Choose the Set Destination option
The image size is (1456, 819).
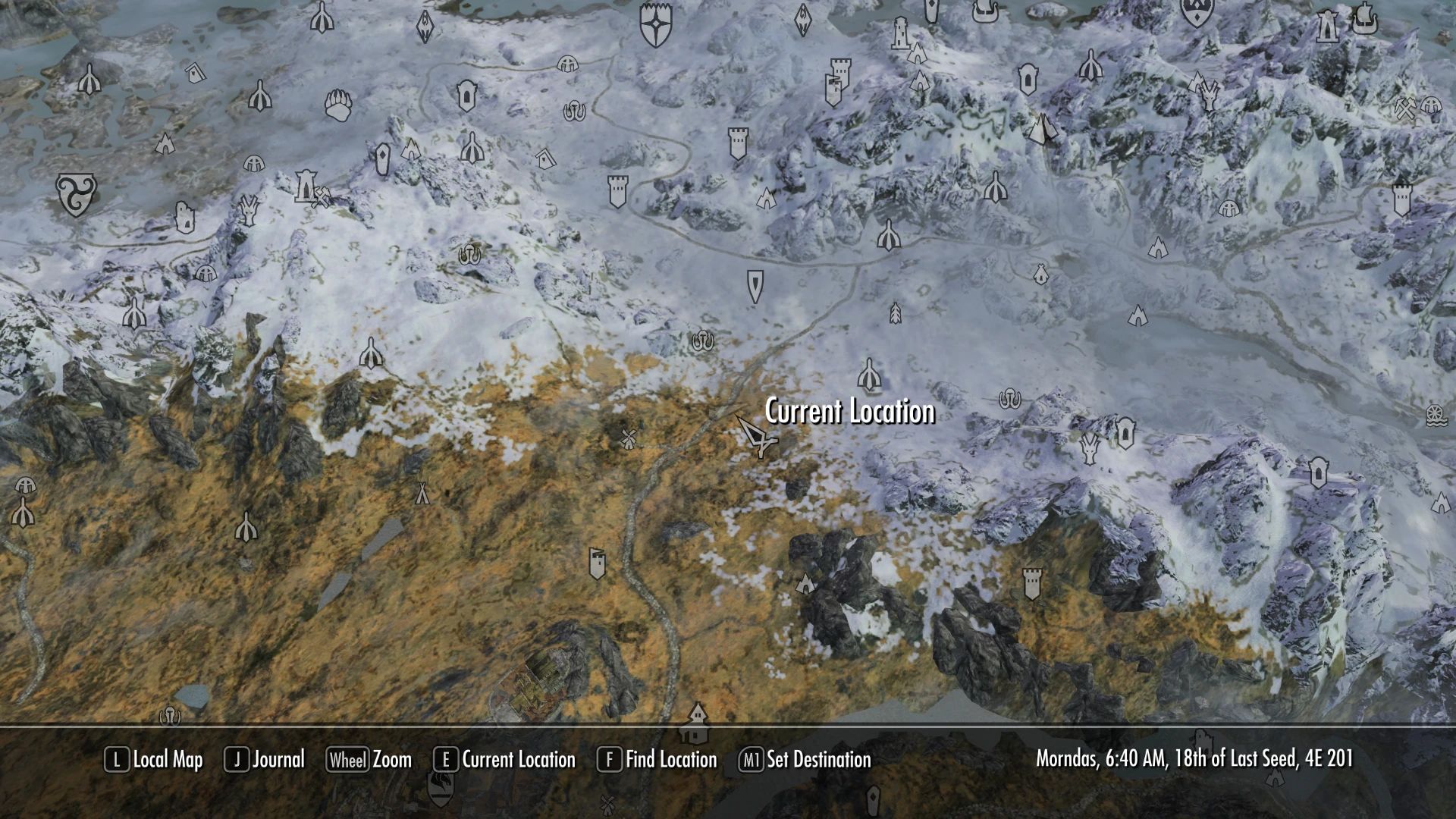point(805,760)
